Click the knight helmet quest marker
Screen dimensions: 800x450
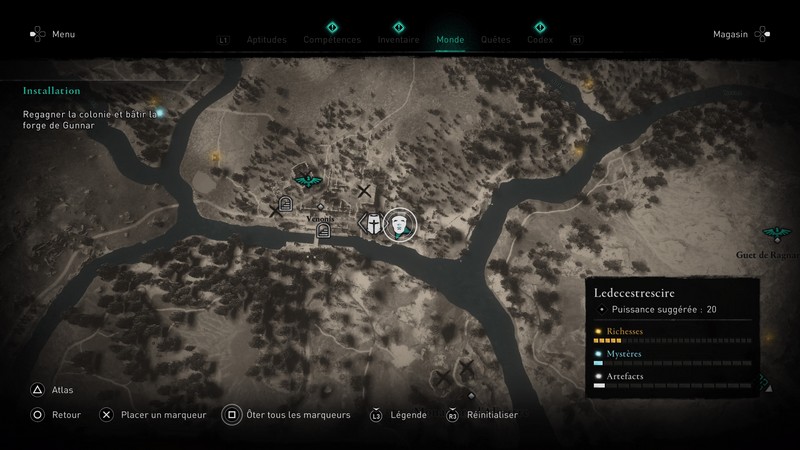[x=372, y=224]
